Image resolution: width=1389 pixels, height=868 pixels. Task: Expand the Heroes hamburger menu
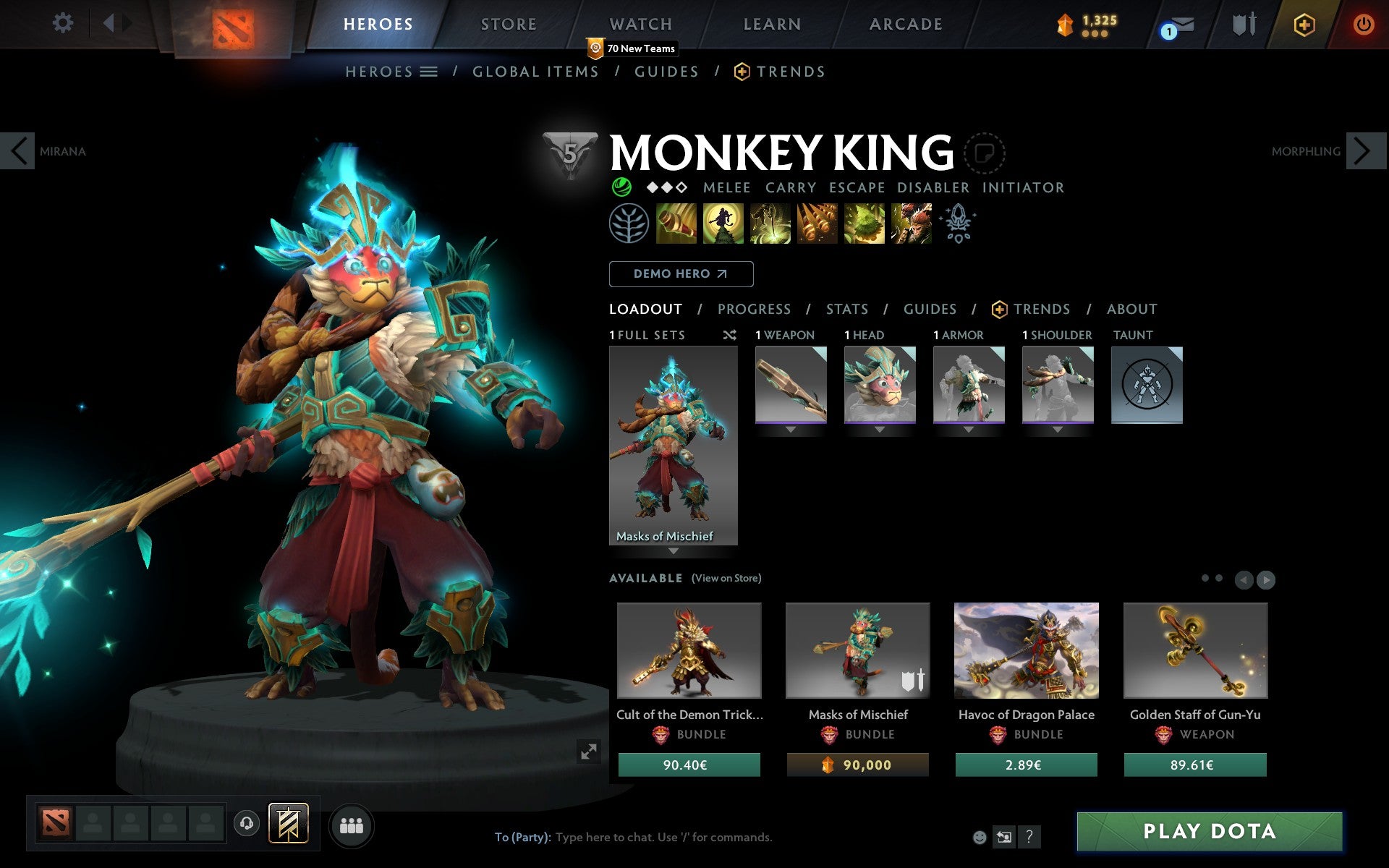click(428, 71)
